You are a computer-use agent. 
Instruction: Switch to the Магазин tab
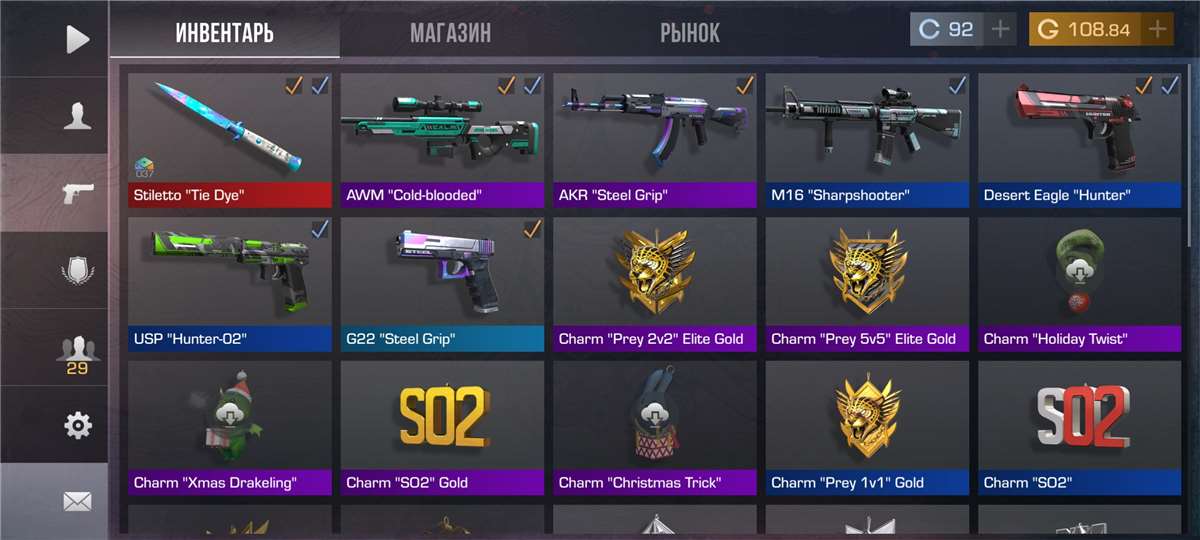(450, 32)
